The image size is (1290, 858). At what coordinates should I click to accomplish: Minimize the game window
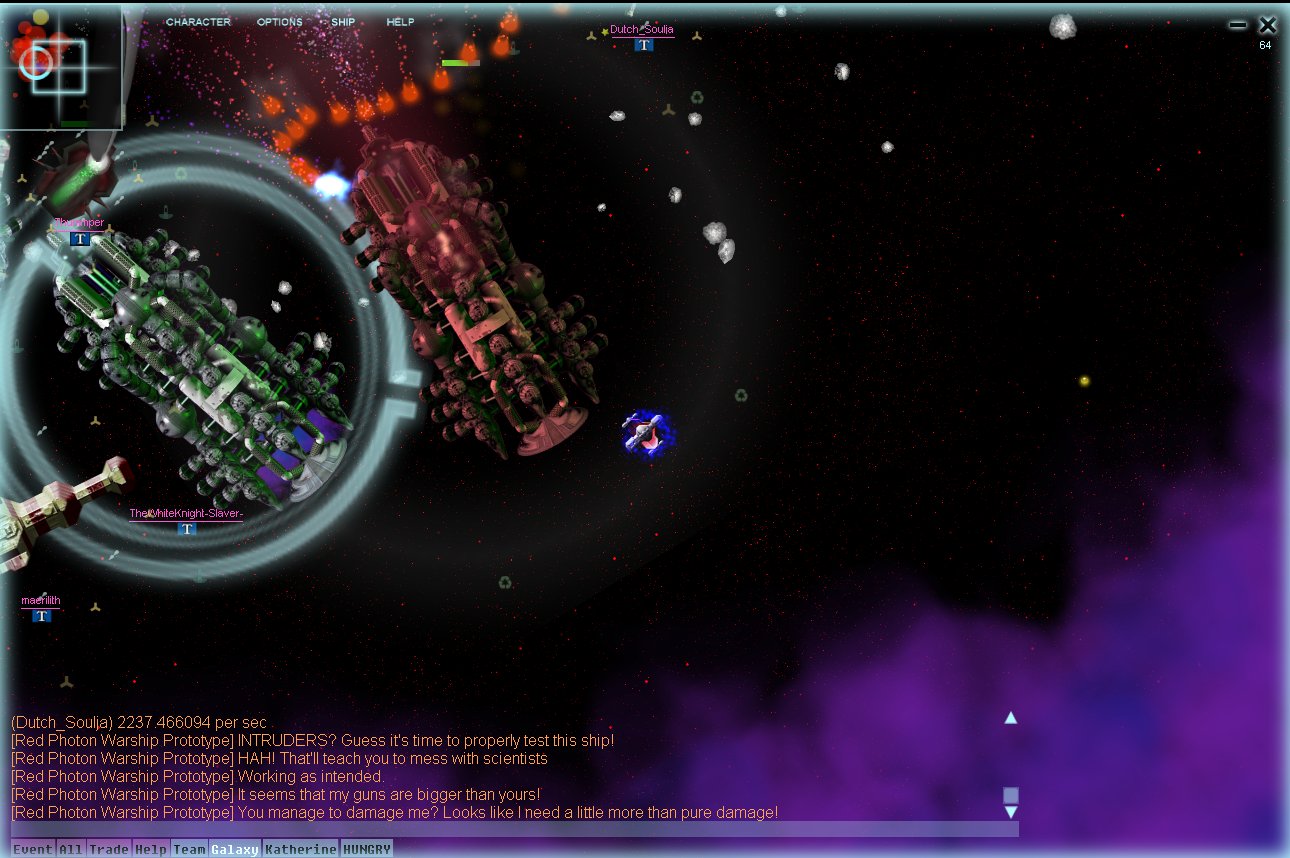1238,25
